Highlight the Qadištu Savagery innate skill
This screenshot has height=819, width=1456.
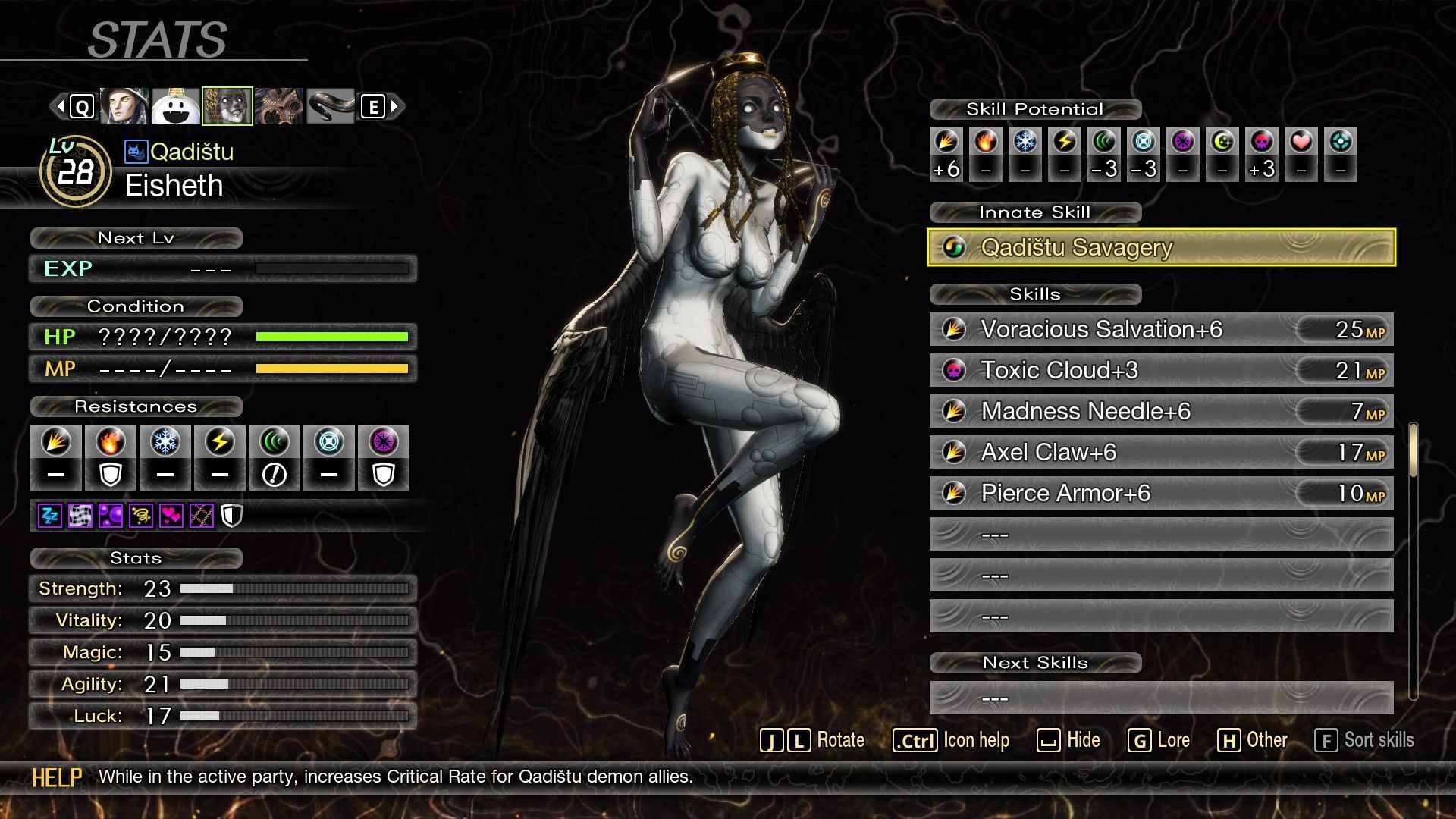click(1161, 247)
